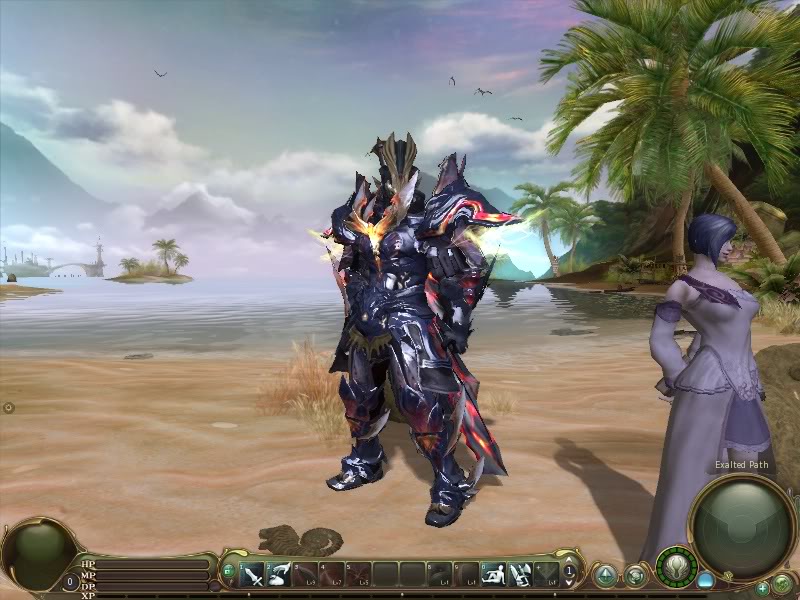Click the round green swirl button
800x600 pixels.
pyautogui.click(x=635, y=575)
